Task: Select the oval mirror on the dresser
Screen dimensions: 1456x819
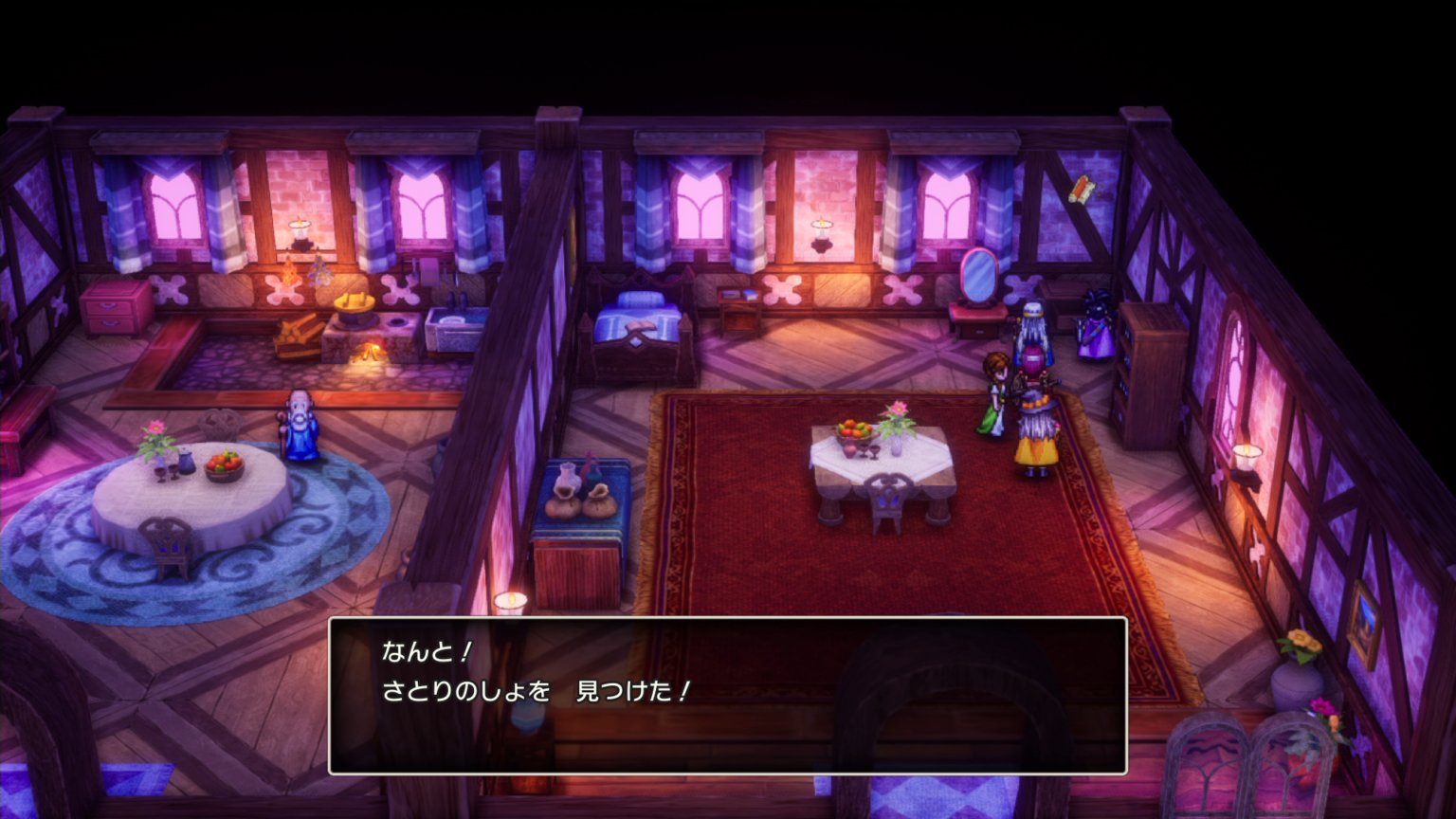Action: pyautogui.click(x=978, y=277)
